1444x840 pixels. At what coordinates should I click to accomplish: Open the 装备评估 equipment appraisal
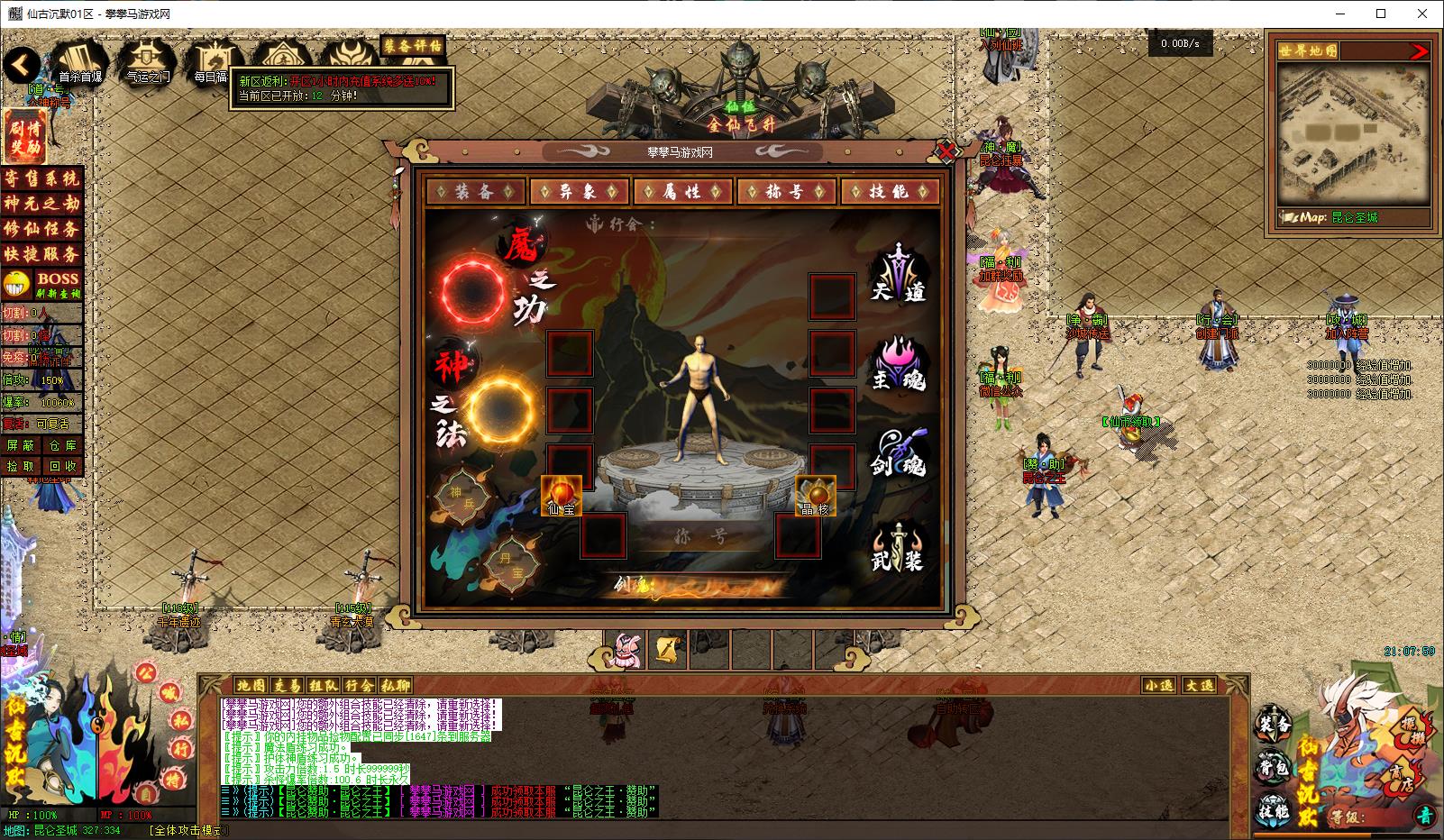click(413, 45)
